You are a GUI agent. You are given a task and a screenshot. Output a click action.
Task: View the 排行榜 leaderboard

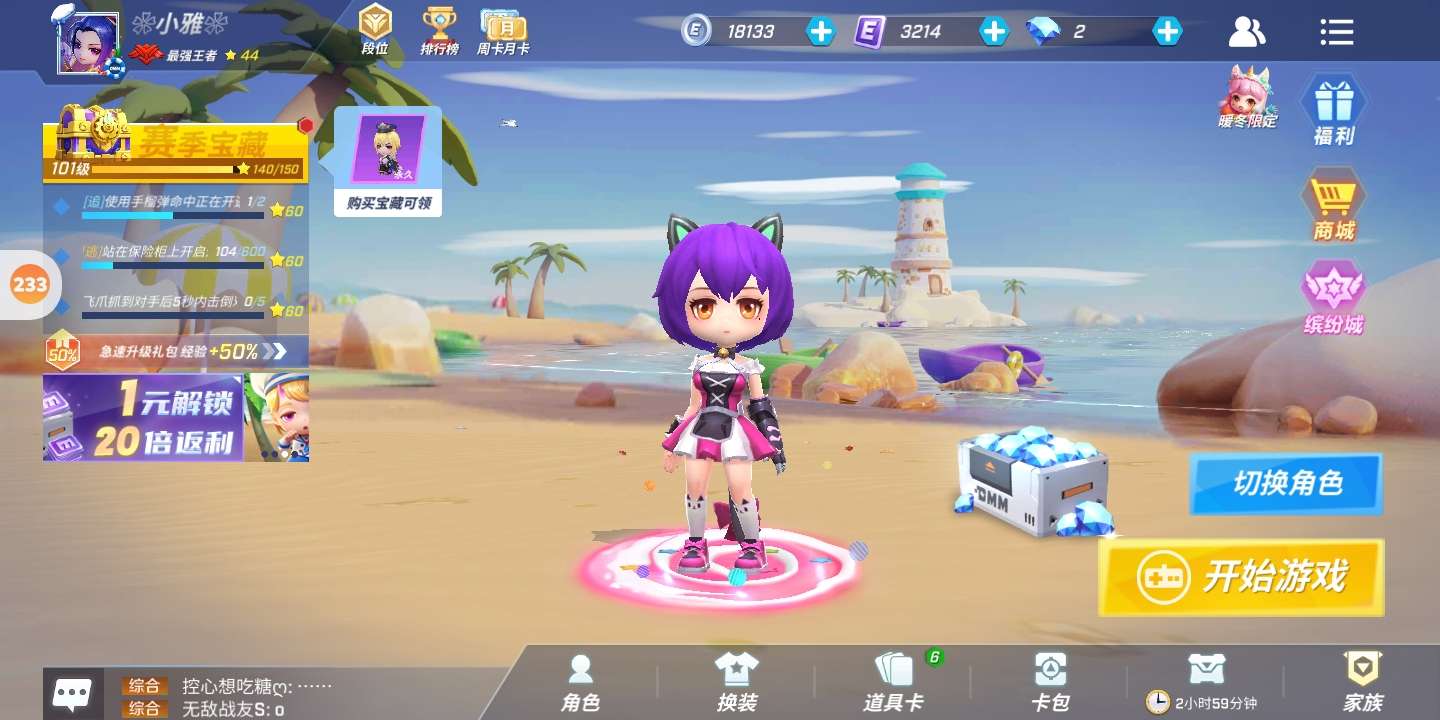coord(438,30)
